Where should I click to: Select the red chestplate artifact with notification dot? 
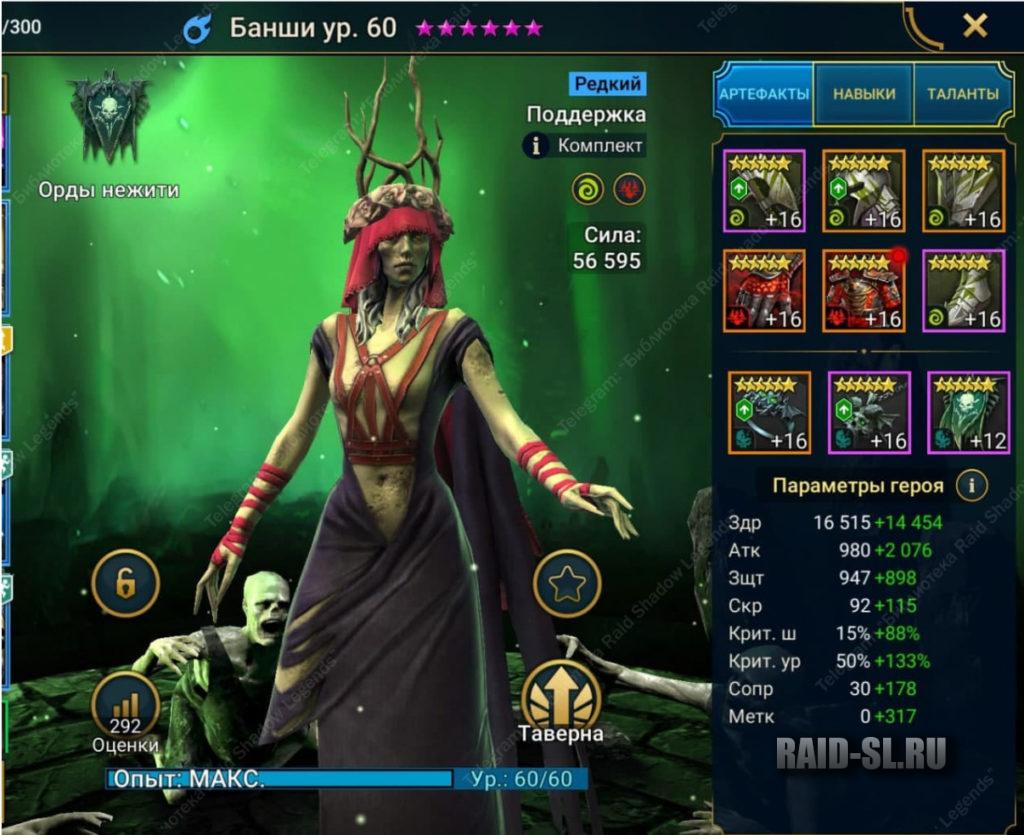(863, 290)
